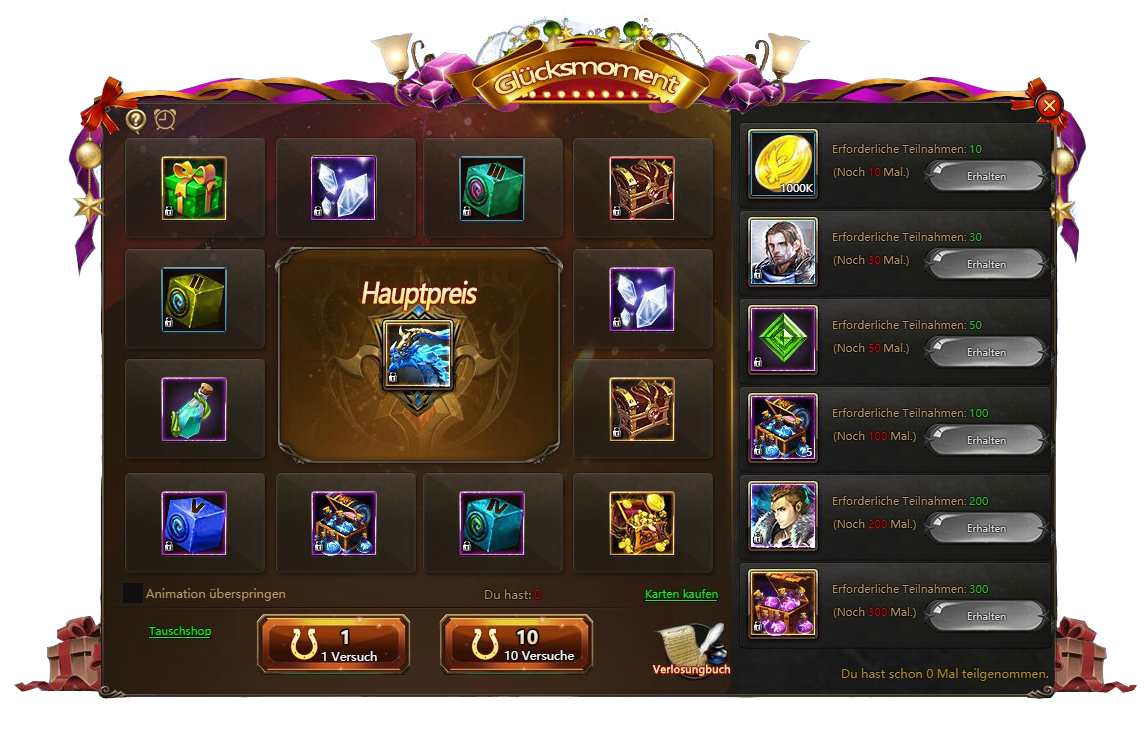Draw ten times with 10 Versuche
Viewport: 1147px width, 738px height.
(x=516, y=645)
